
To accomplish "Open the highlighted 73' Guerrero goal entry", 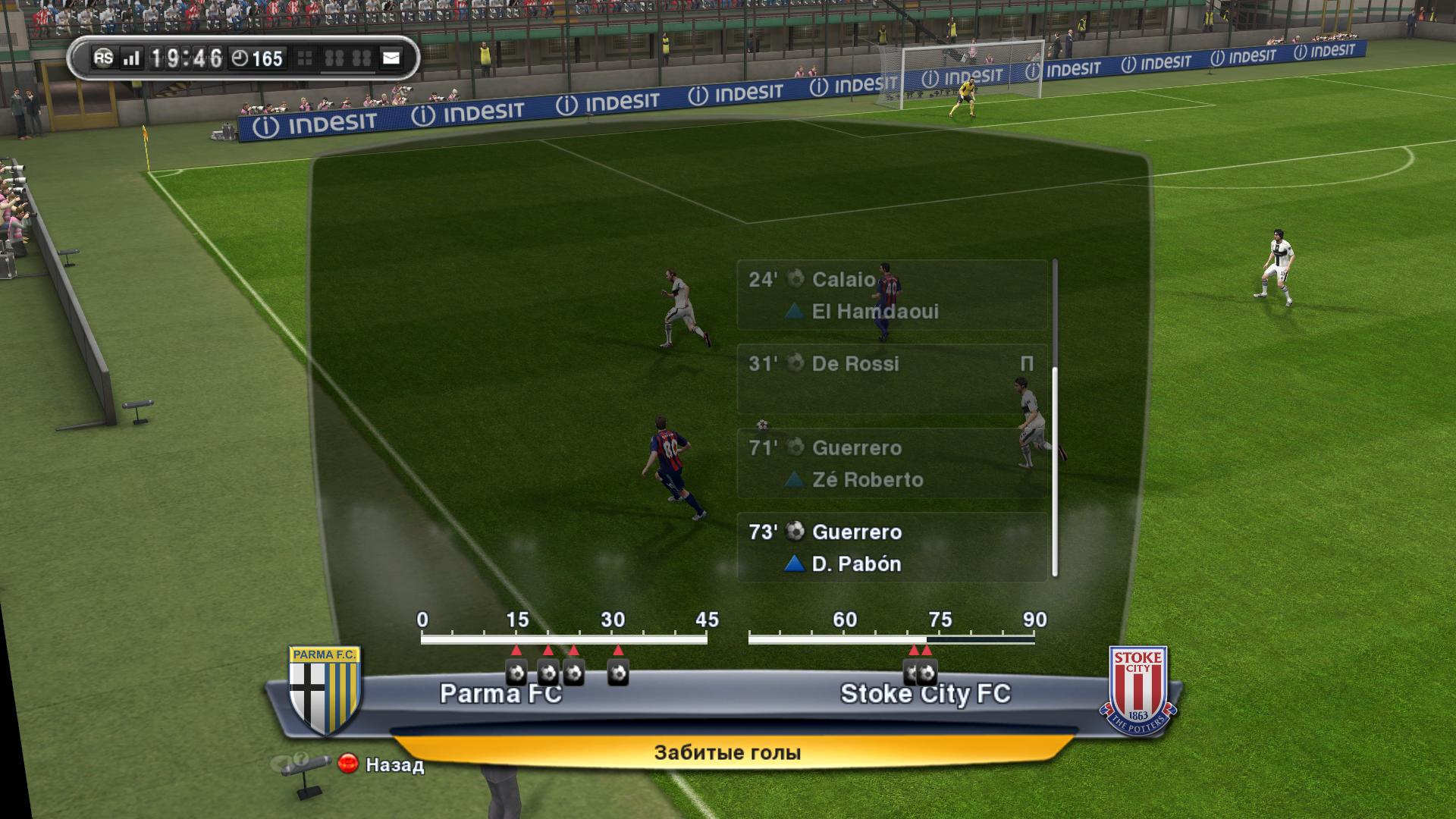I will tap(892, 548).
